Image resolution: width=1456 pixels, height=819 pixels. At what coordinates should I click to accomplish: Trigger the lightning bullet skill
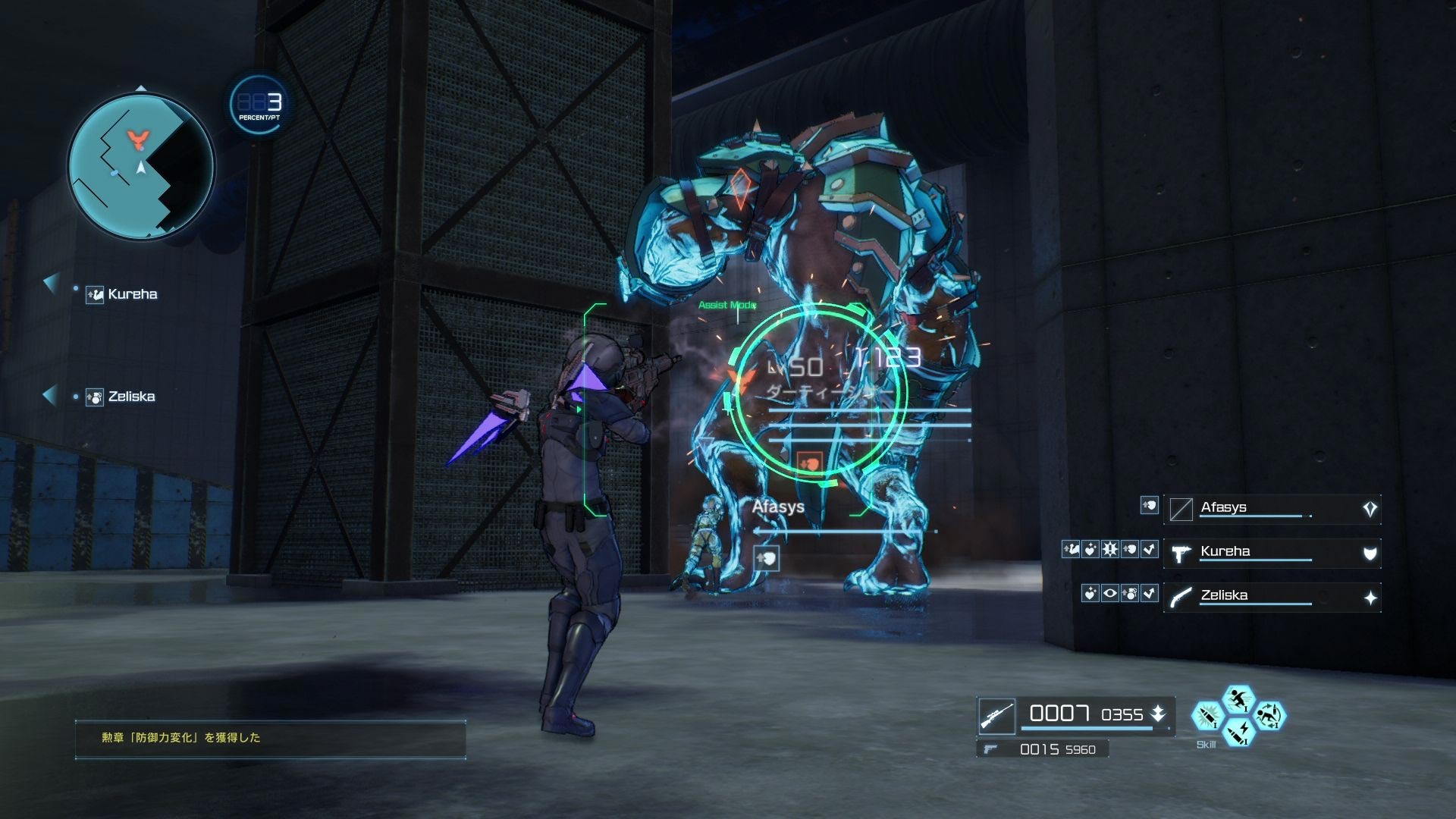[x=1238, y=733]
